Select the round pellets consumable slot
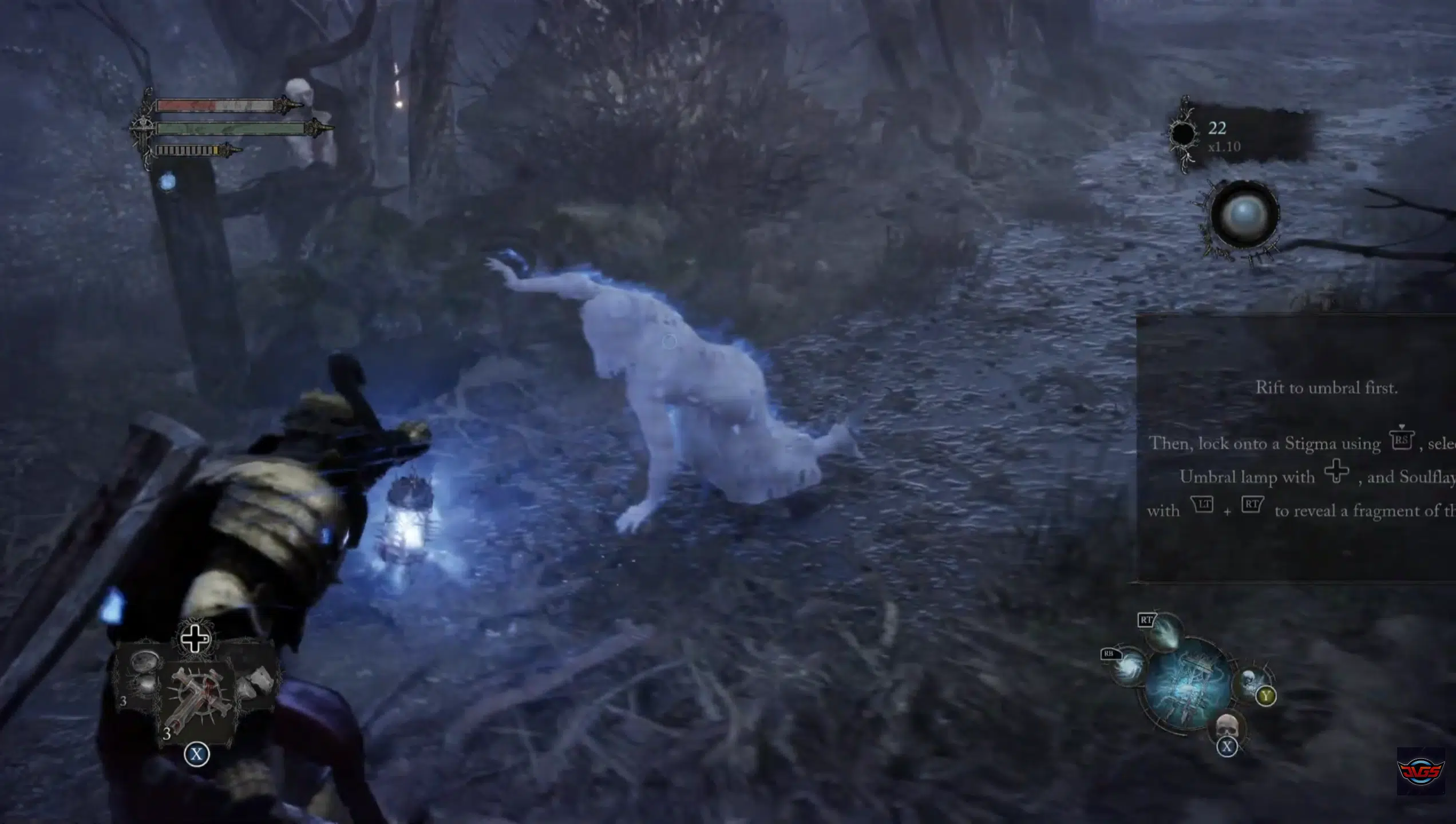The image size is (1456, 824). (x=144, y=672)
